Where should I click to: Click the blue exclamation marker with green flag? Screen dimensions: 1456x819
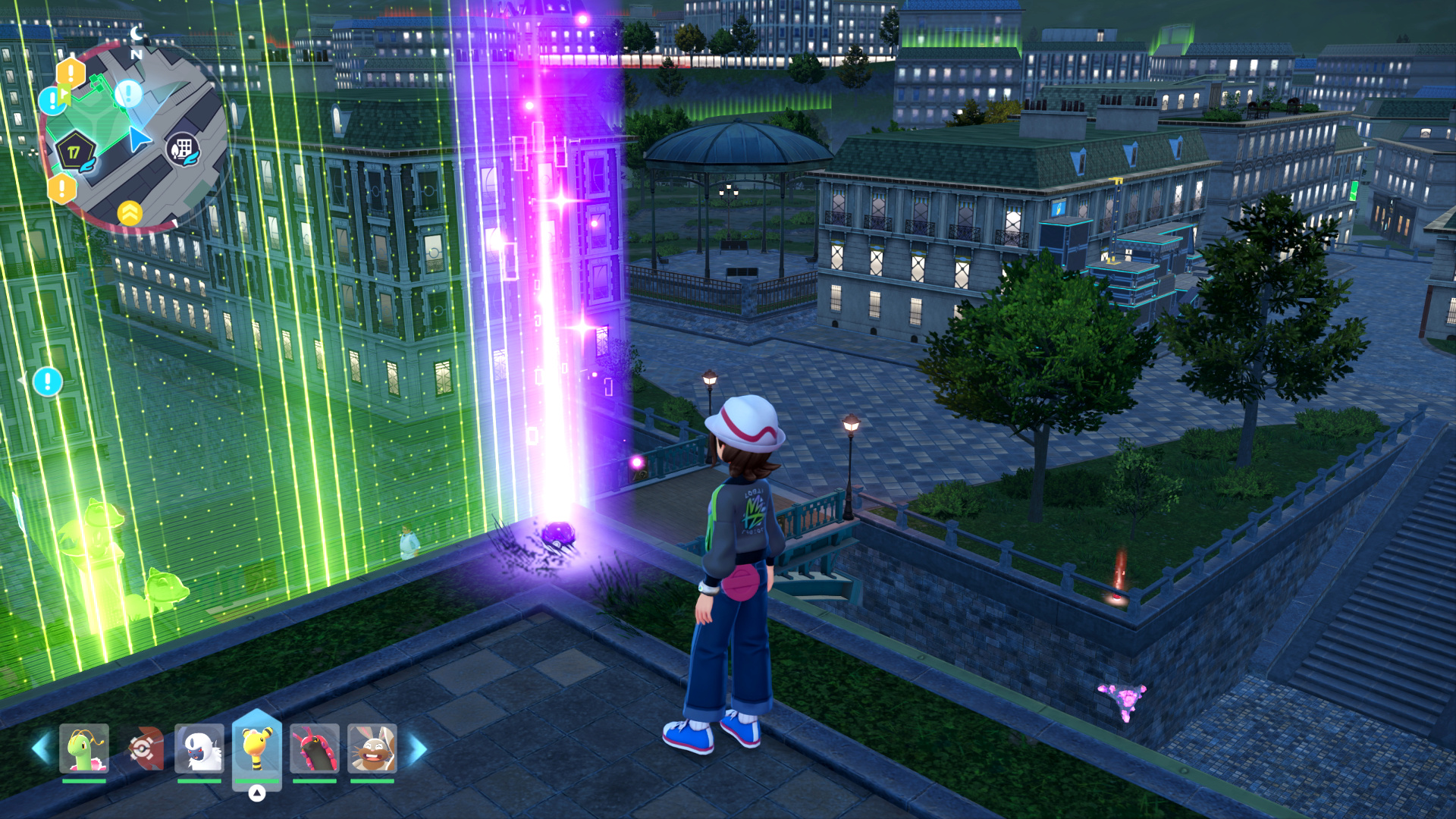(53, 99)
